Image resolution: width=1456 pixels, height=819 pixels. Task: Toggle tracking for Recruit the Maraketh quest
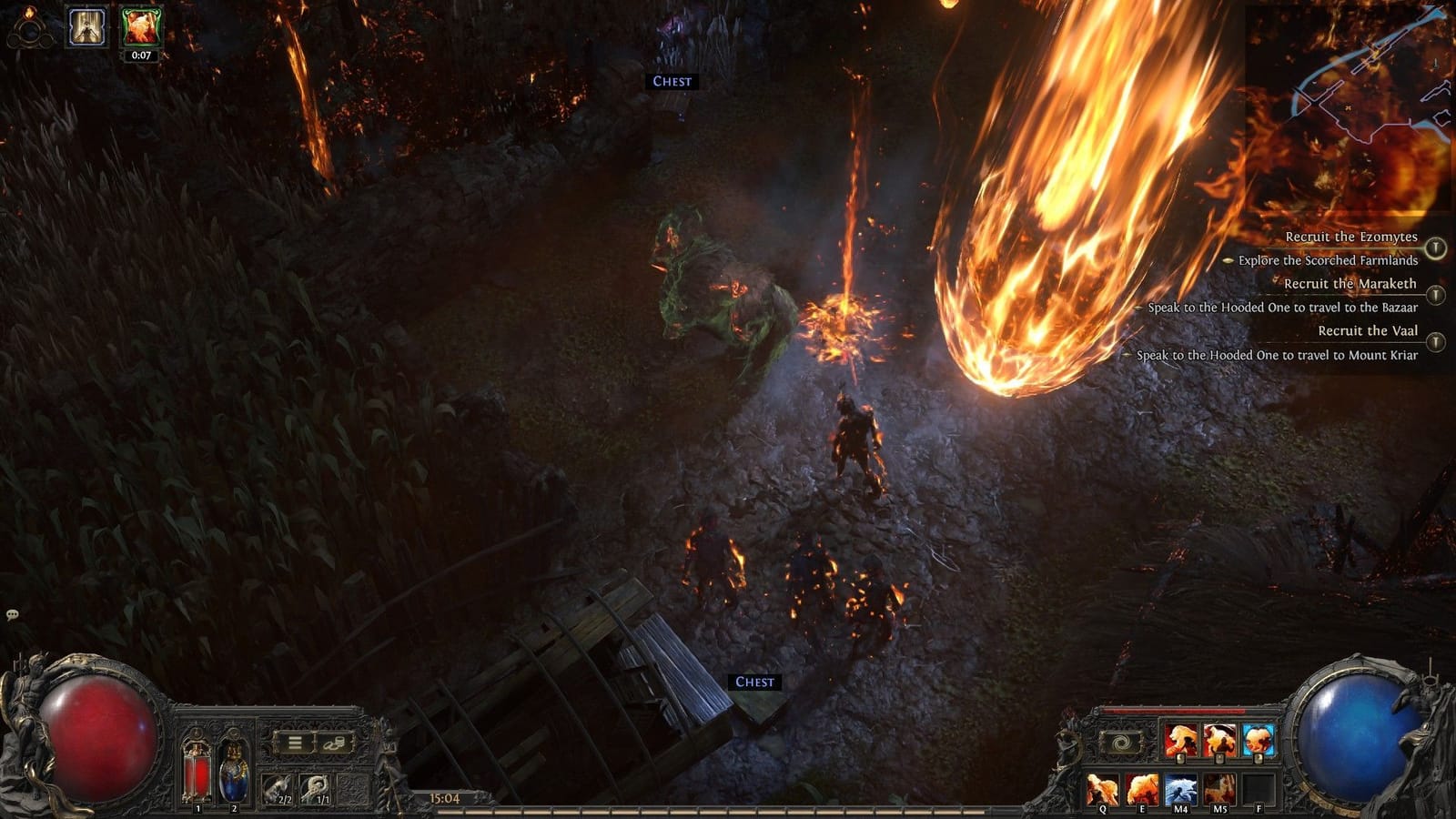pyautogui.click(x=1436, y=294)
